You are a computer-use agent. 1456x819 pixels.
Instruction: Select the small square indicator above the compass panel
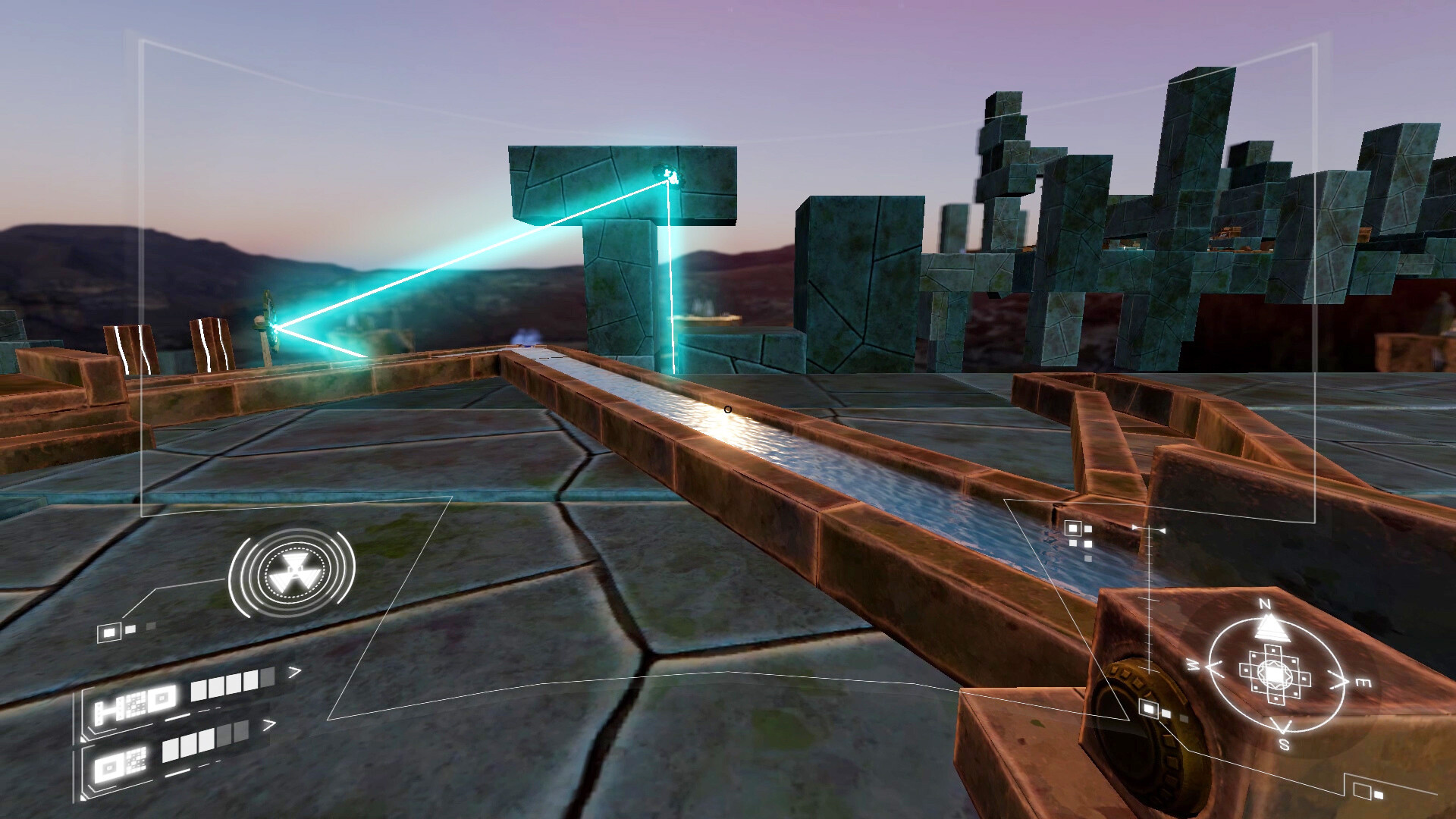click(1073, 529)
